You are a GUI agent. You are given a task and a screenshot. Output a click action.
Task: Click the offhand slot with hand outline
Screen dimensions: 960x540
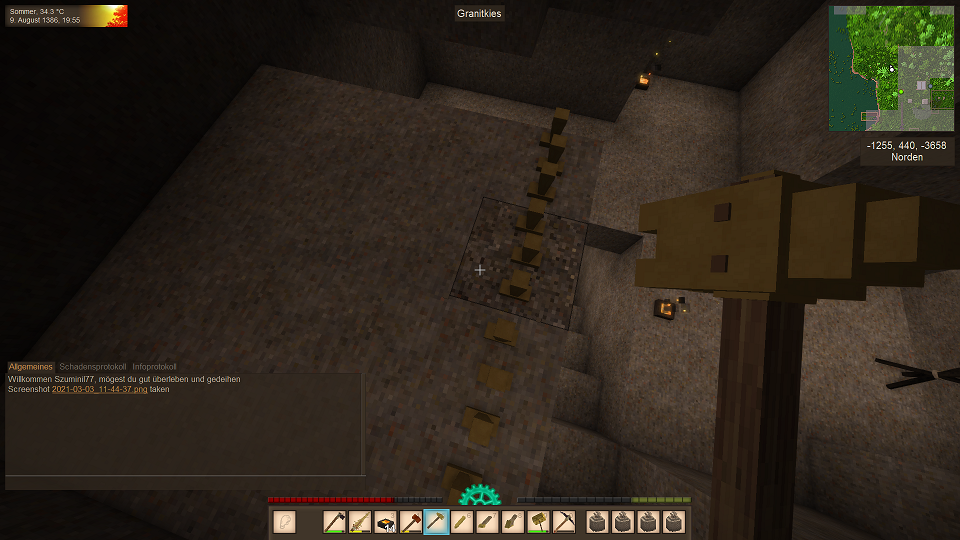pos(285,522)
